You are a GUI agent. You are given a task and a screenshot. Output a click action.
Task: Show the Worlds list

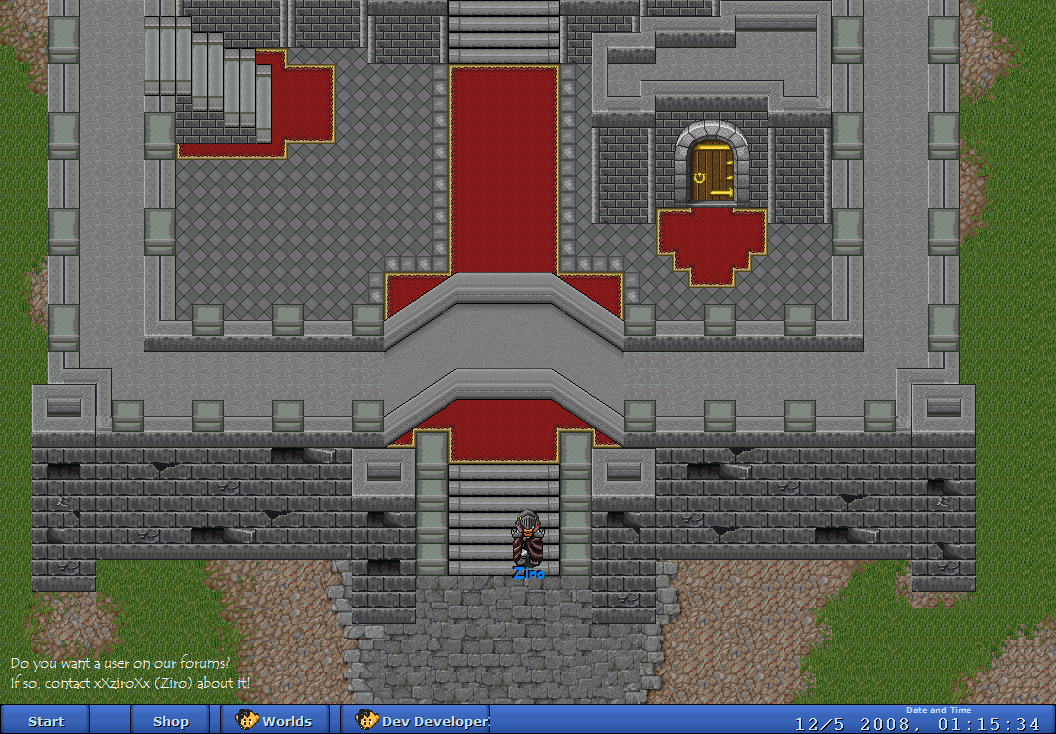(x=275, y=721)
